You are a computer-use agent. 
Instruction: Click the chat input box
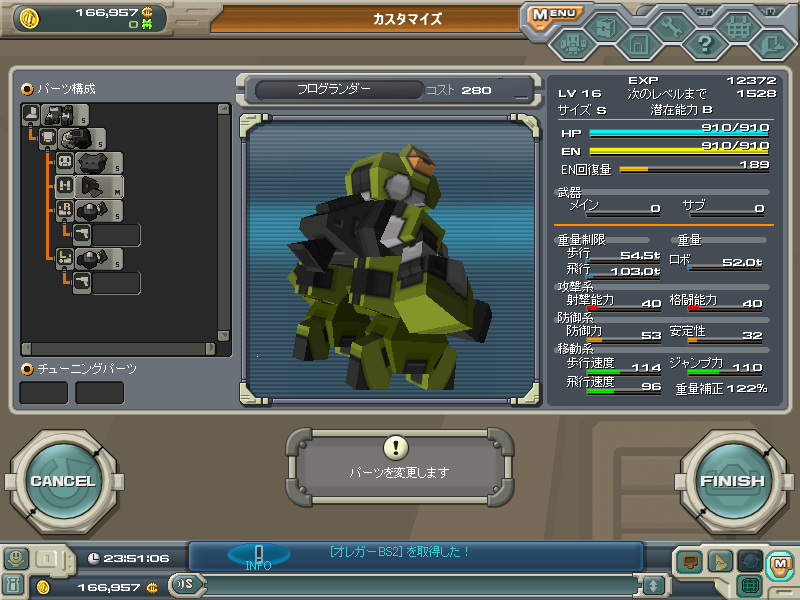(420, 585)
